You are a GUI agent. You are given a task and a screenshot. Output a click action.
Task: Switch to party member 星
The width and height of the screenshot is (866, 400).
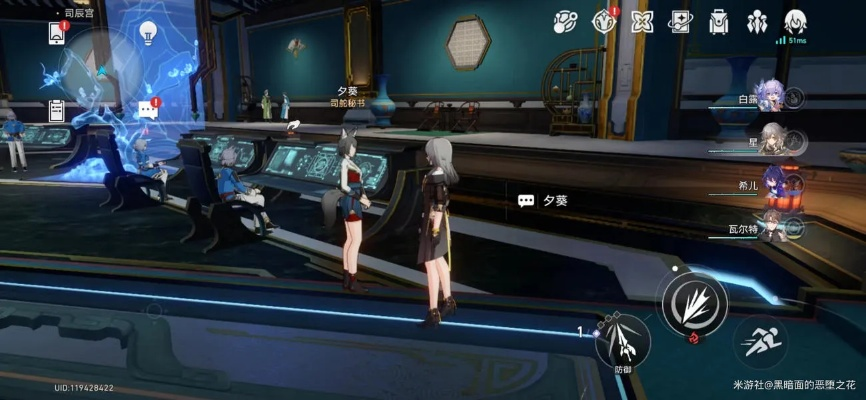[x=771, y=140]
